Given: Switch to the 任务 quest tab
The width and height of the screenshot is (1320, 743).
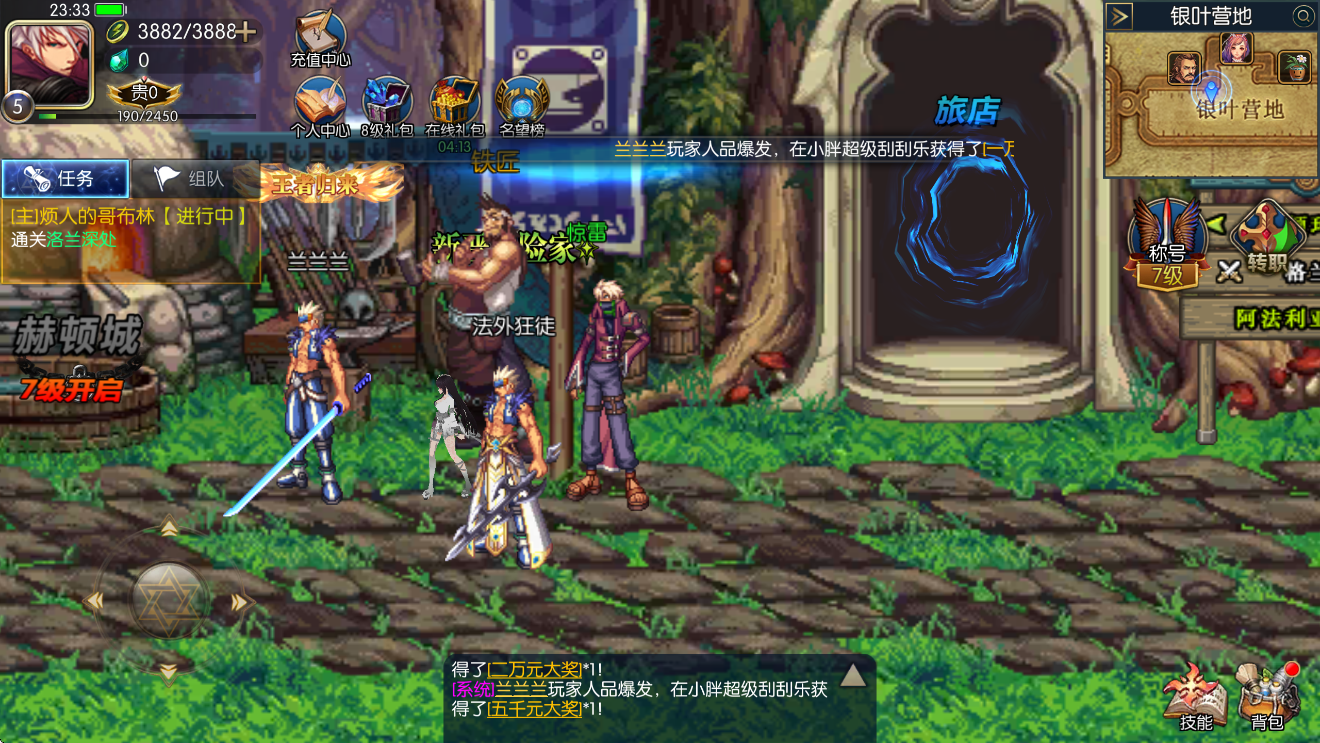Looking at the screenshot, I should (65, 179).
